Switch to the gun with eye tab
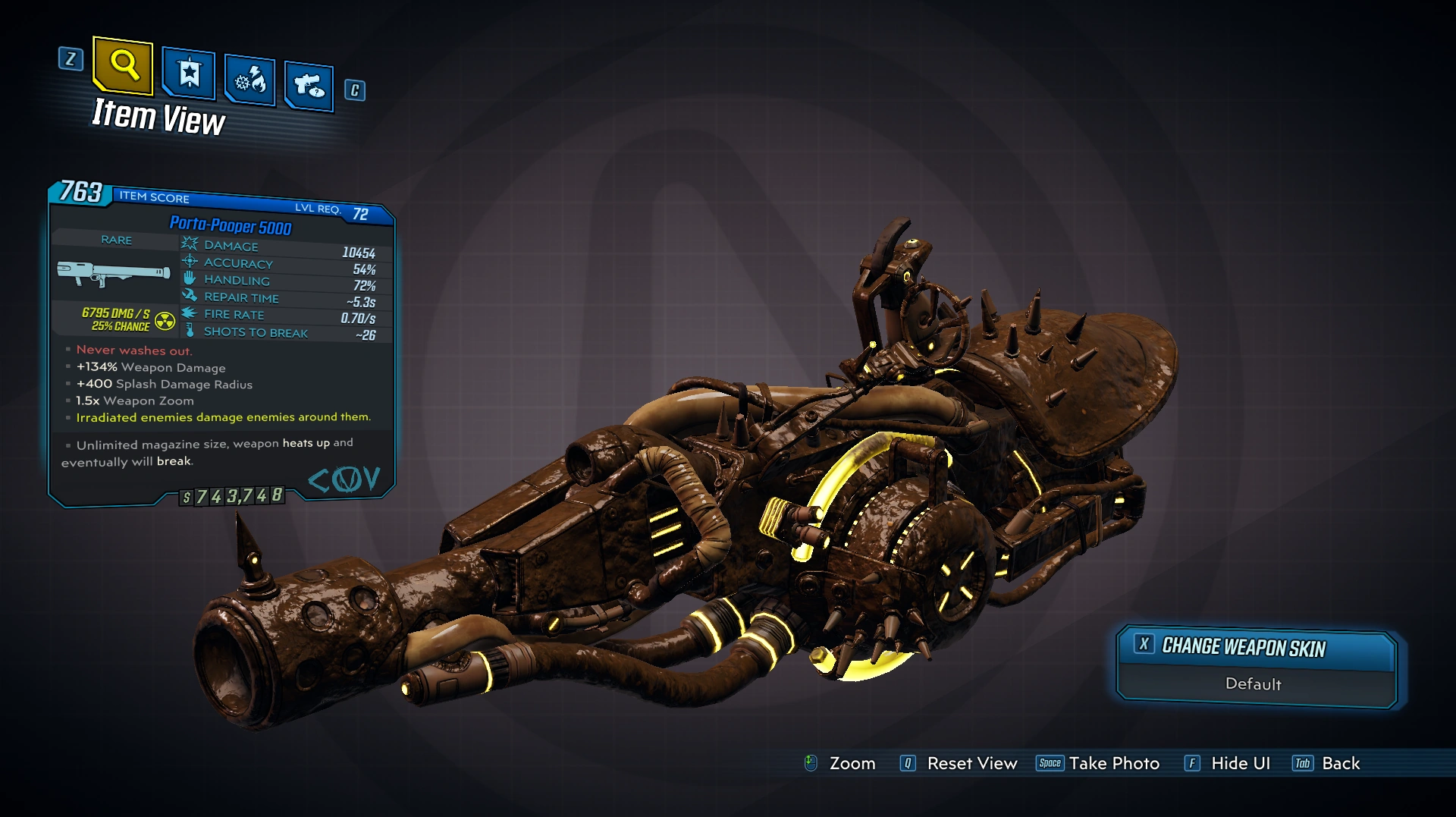The width and height of the screenshot is (1456, 817). click(x=309, y=86)
